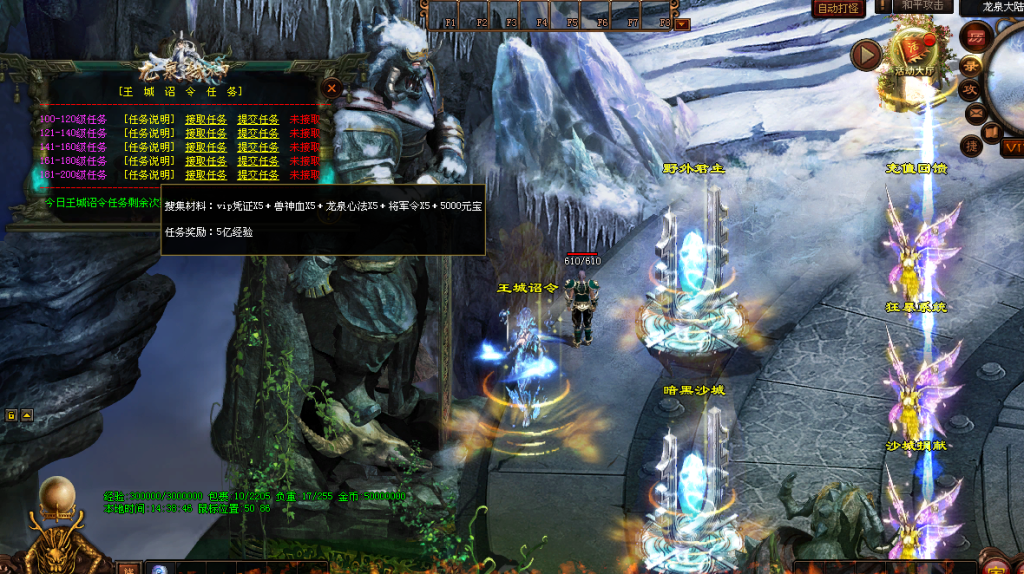Submit the 100-120级 quest via 提交任务
Image resolution: width=1024 pixels, height=574 pixels.
(257, 119)
